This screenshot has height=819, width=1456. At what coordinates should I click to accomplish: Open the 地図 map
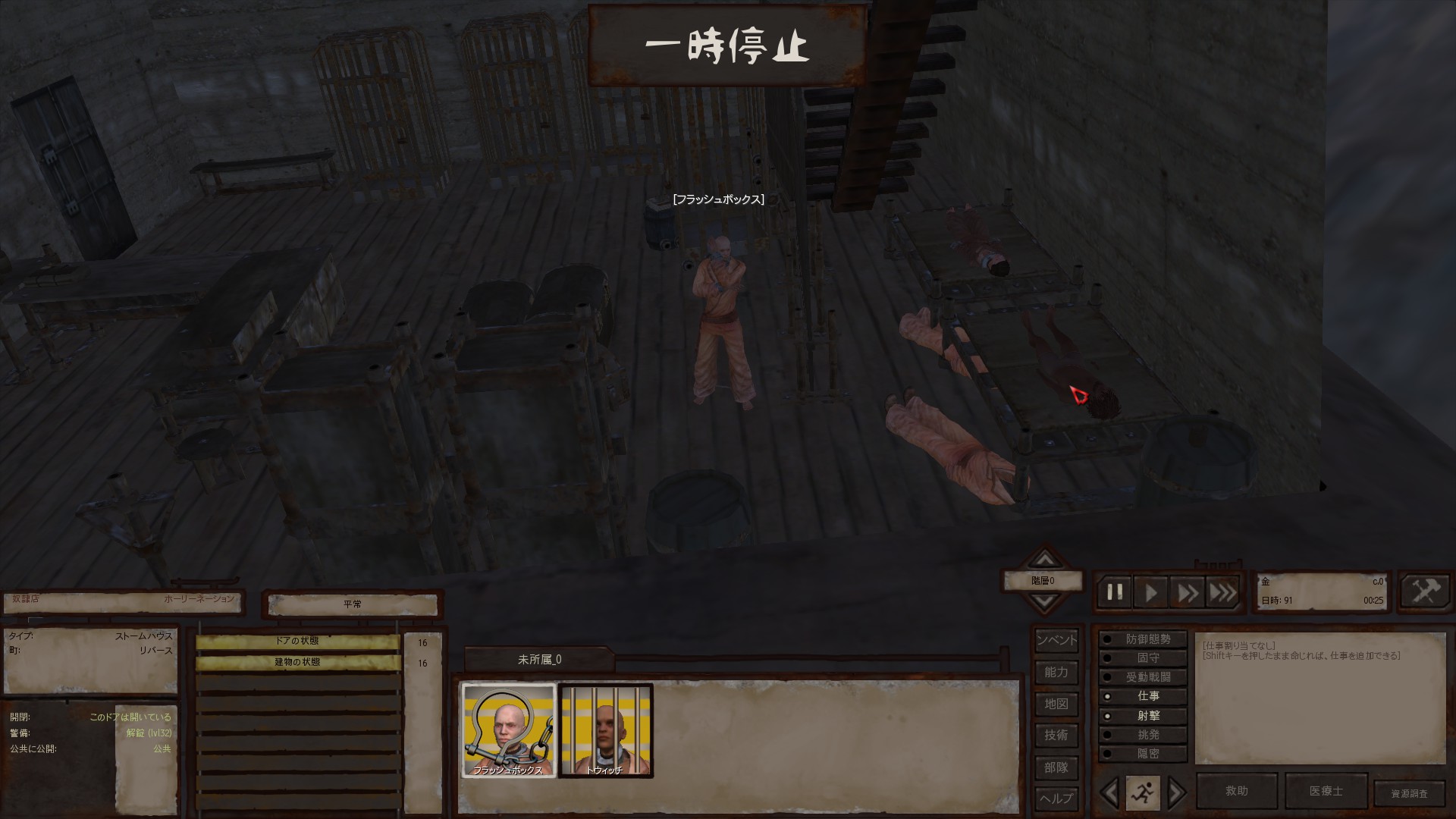click(x=1056, y=704)
